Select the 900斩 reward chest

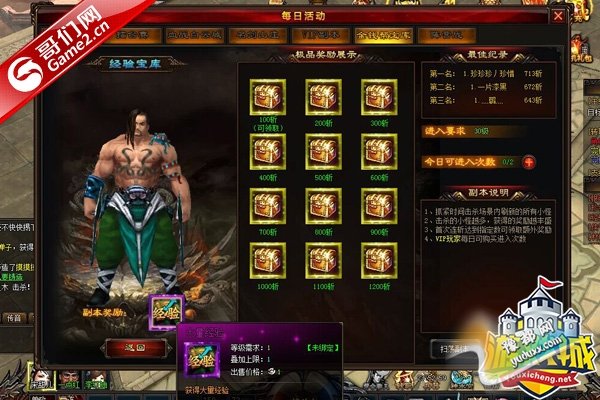click(377, 207)
